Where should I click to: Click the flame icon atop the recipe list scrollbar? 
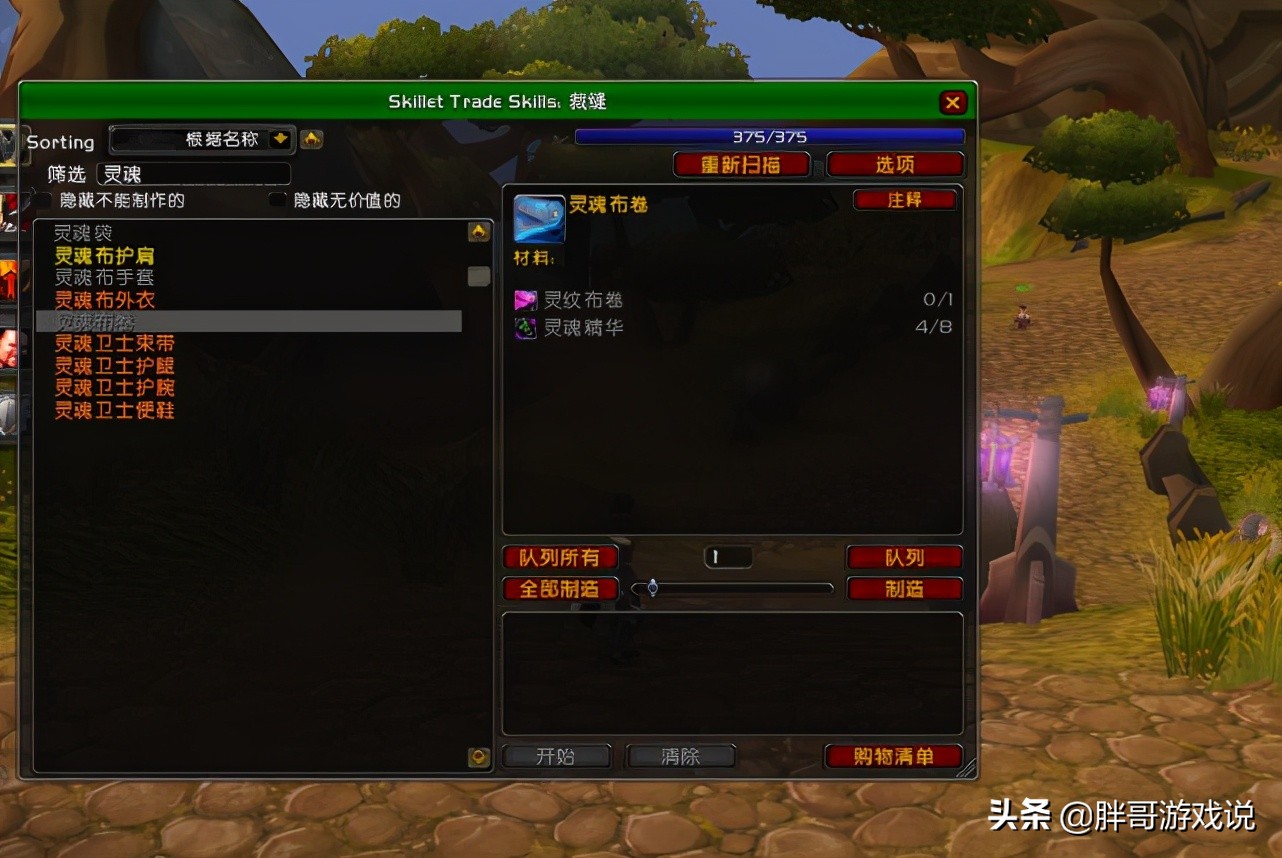click(x=478, y=231)
